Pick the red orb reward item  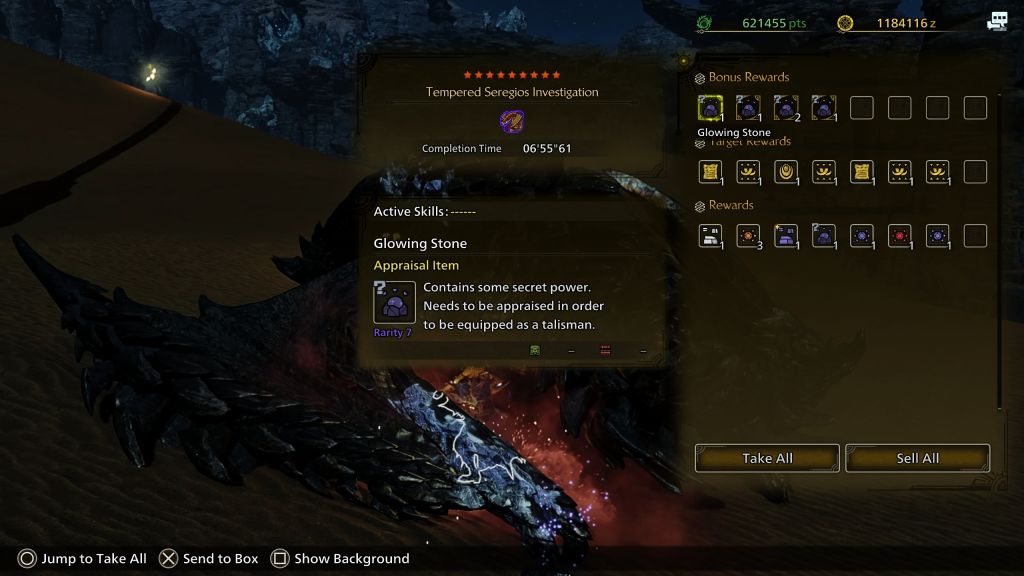(x=900, y=235)
